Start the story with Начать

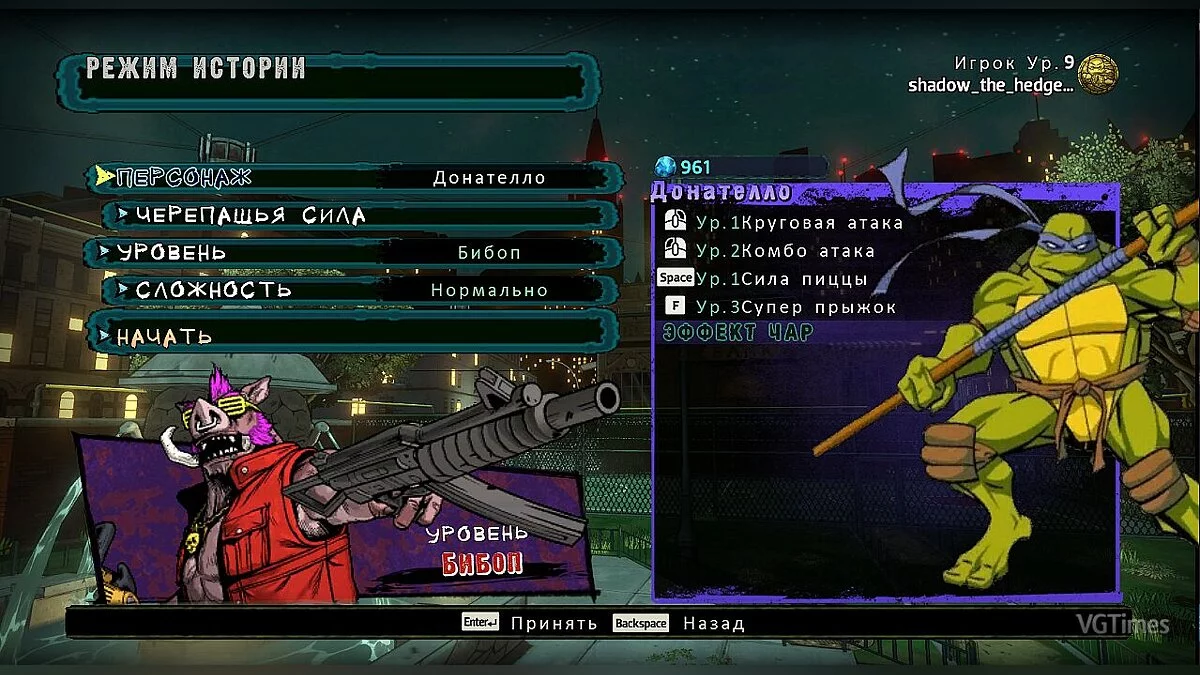pos(346,335)
